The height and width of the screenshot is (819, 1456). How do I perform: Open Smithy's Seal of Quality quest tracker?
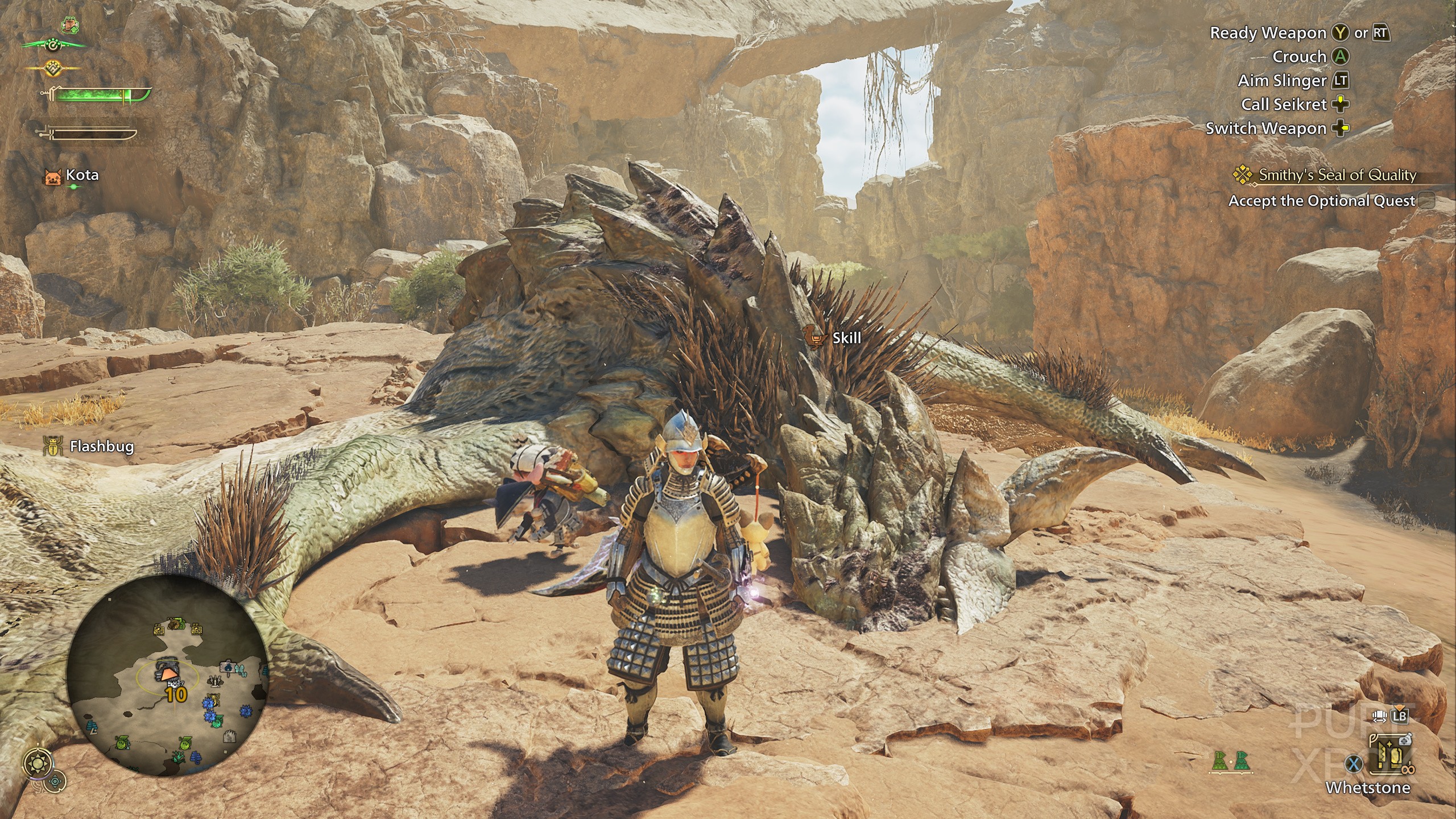[1337, 175]
